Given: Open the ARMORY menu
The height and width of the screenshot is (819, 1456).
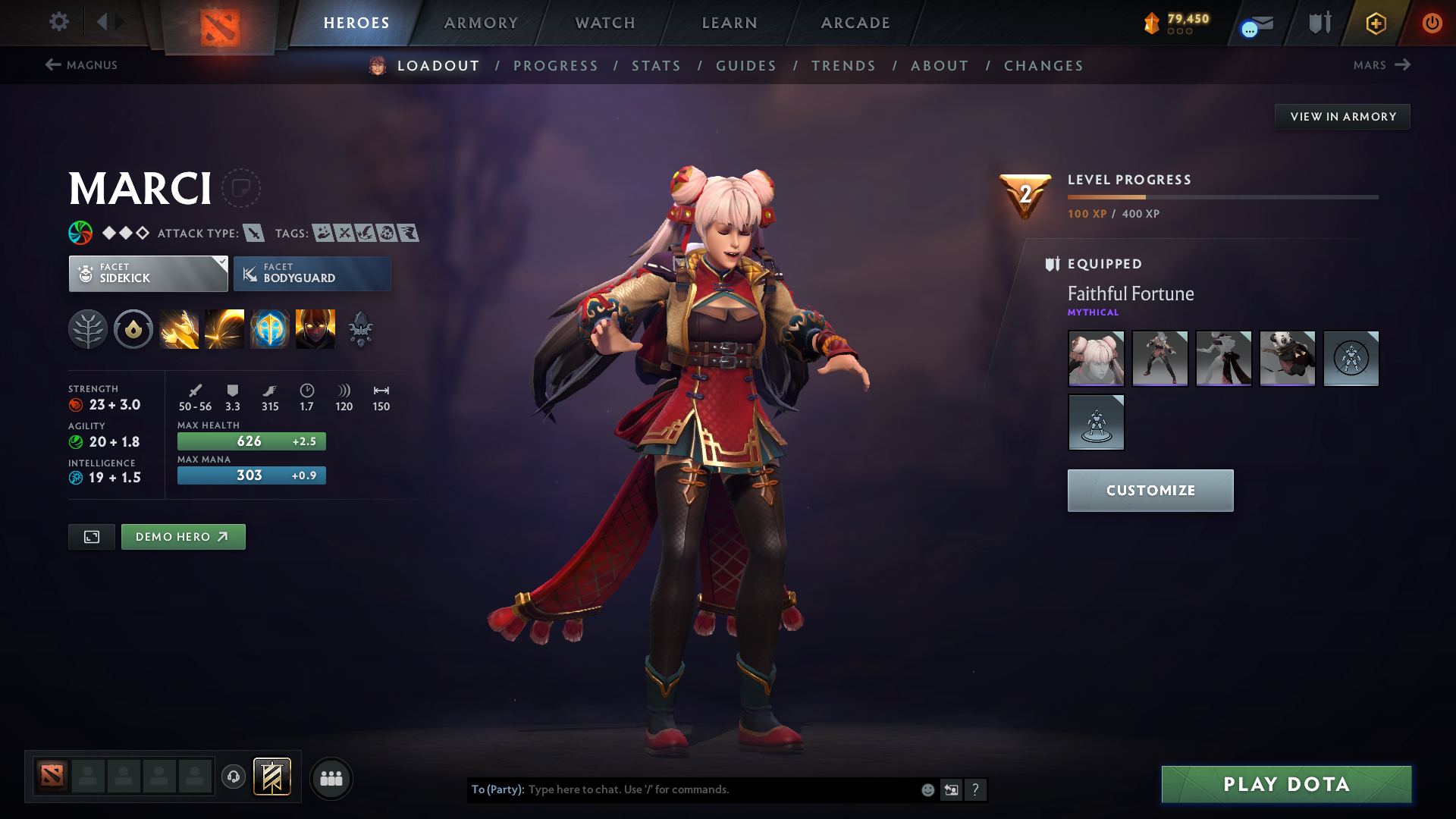Looking at the screenshot, I should (480, 23).
